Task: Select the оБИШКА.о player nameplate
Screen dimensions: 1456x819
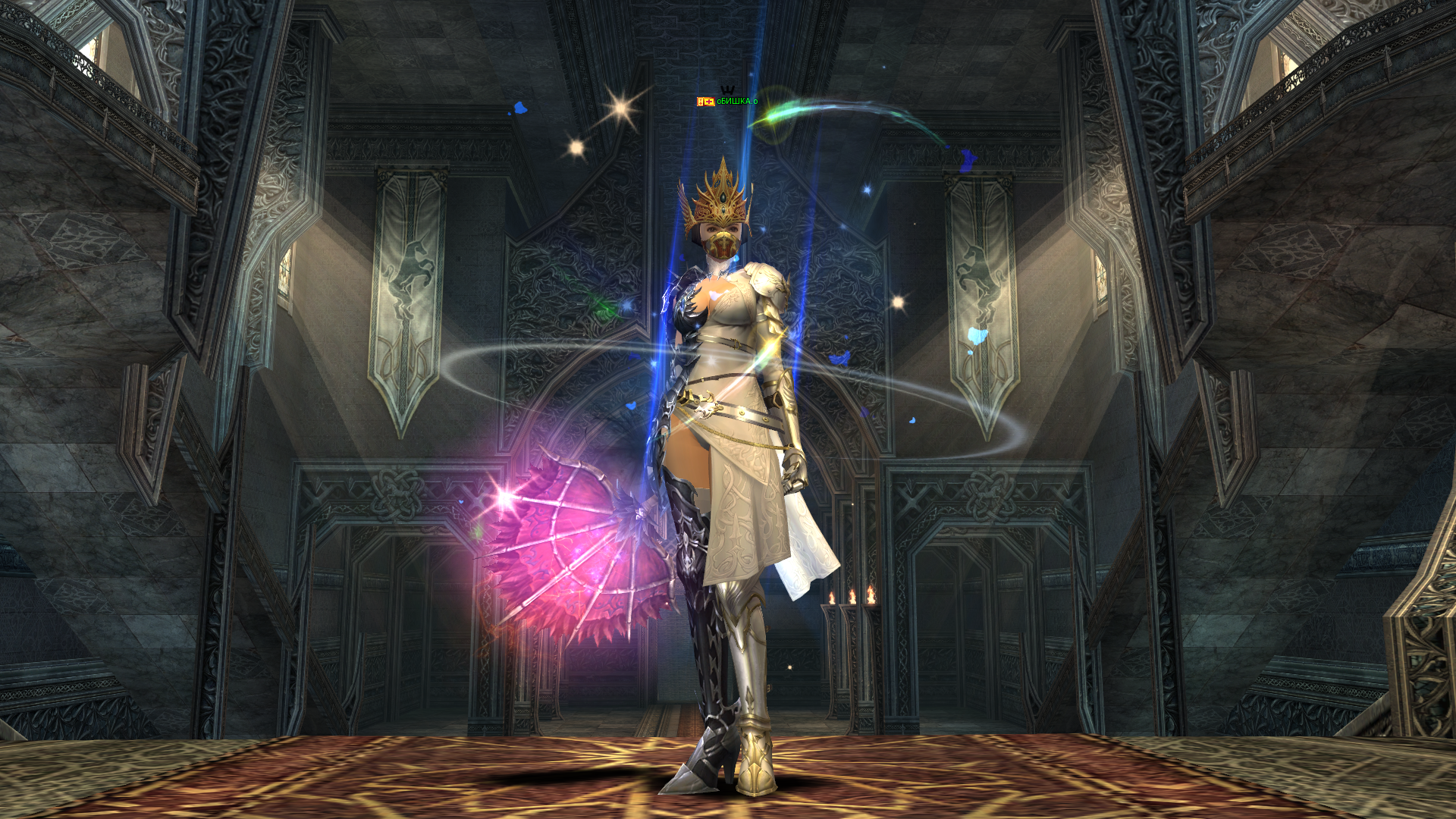Action: [736, 102]
